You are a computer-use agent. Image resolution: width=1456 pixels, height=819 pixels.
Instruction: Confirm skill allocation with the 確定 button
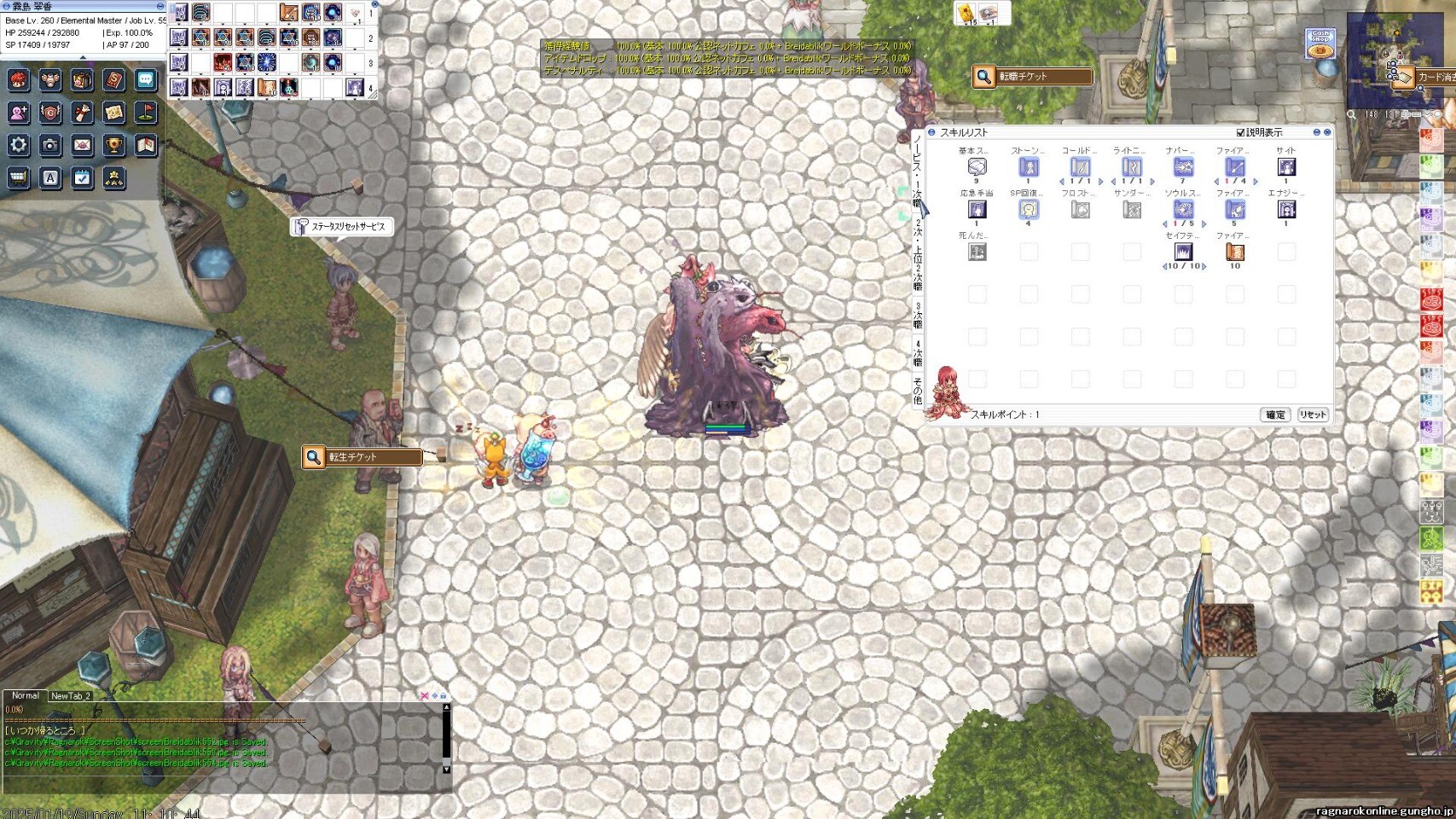(x=1275, y=415)
